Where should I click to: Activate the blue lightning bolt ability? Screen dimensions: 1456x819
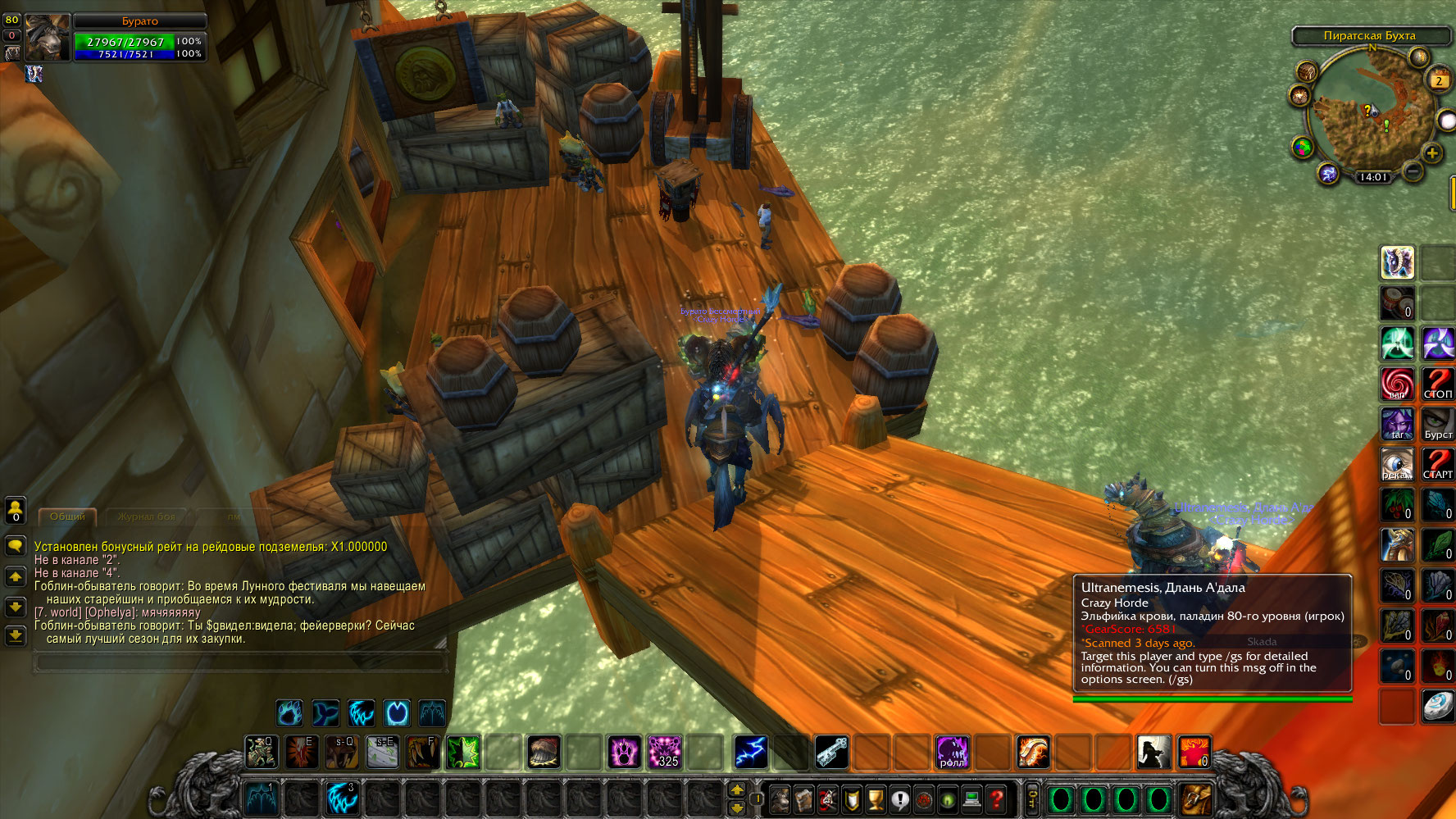click(750, 752)
